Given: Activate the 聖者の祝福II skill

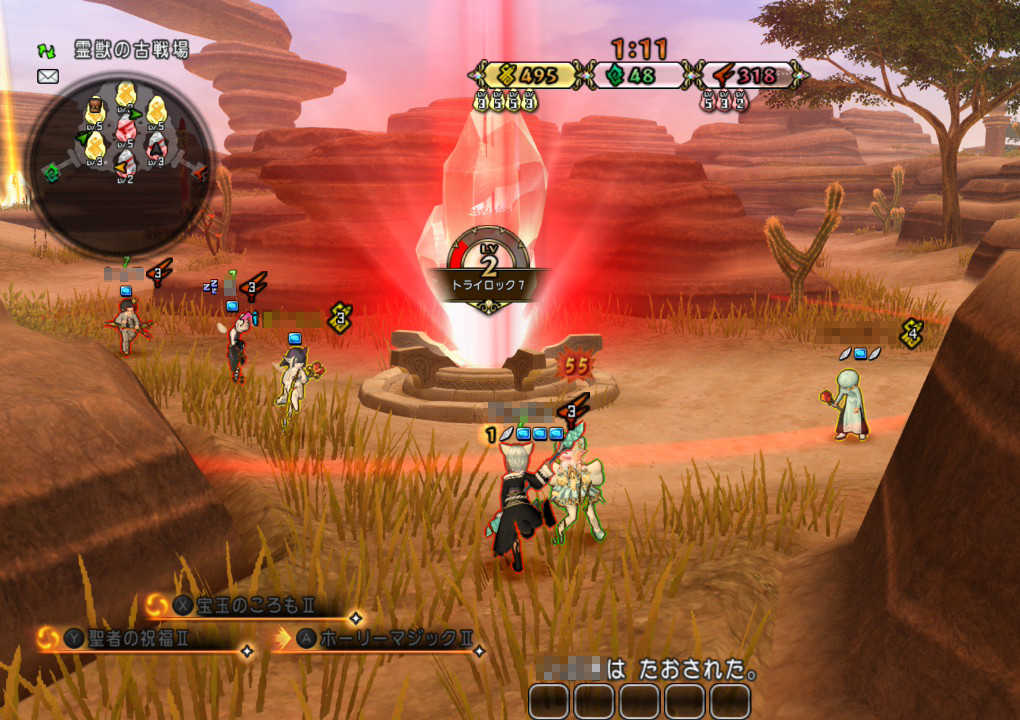Looking at the screenshot, I should 139,638.
